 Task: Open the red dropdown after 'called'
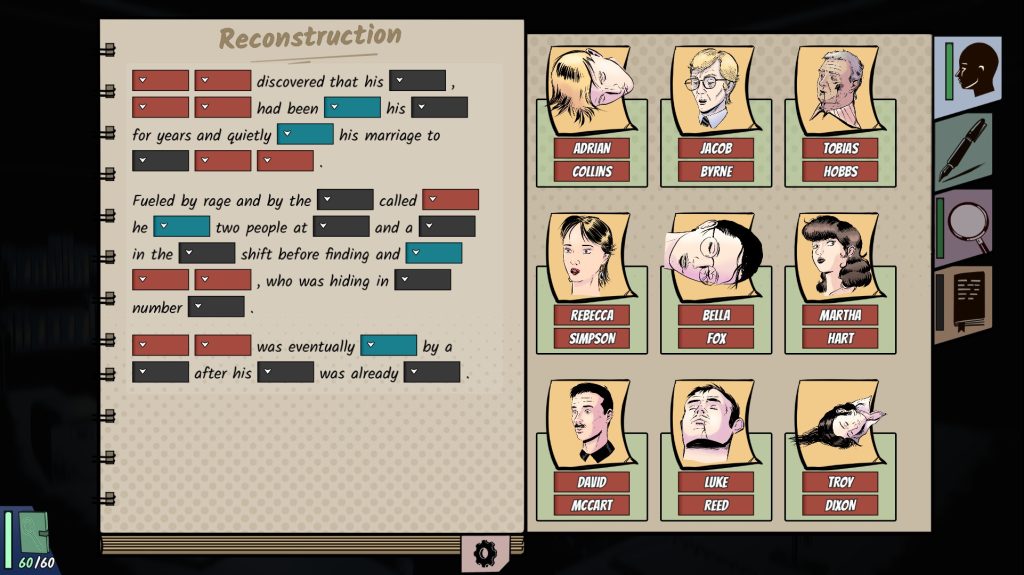[450, 200]
